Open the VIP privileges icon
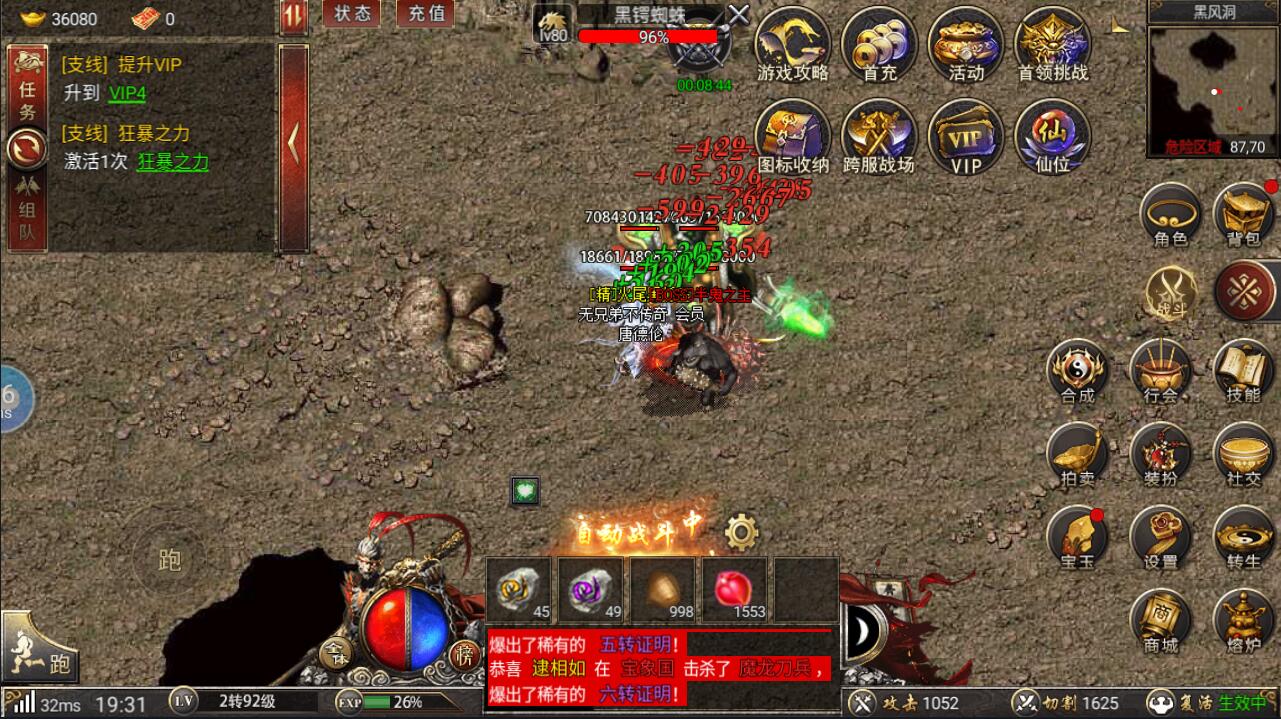 tap(966, 138)
